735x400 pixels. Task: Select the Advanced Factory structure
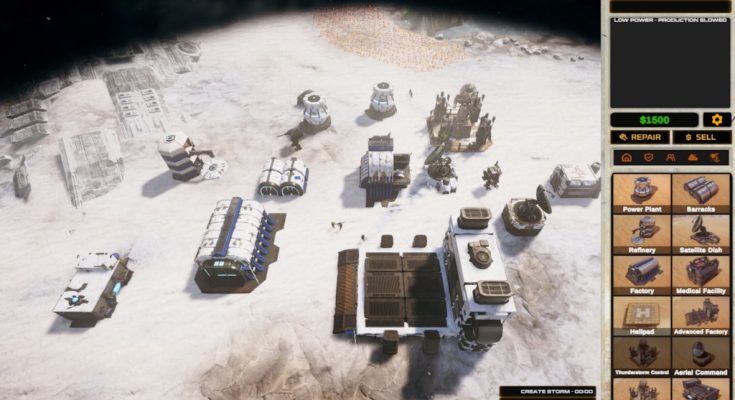click(x=700, y=315)
